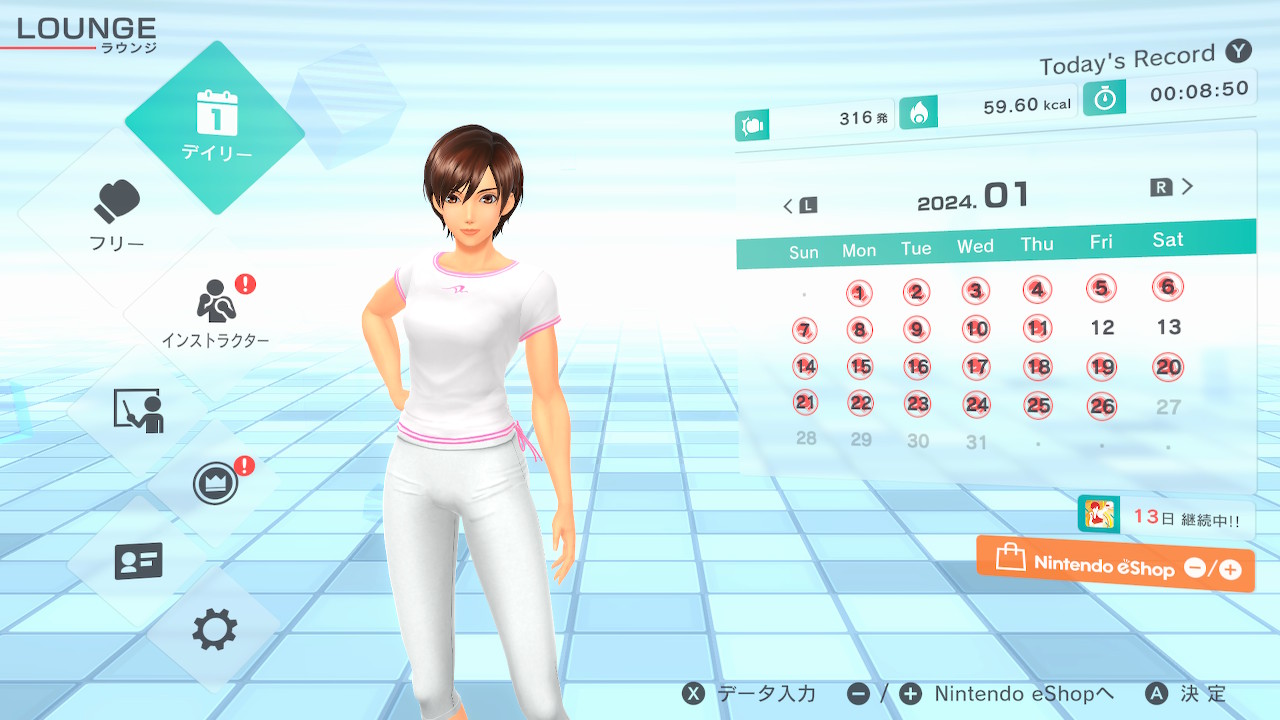
Task: Select the フリー boxing glove menu
Action: point(118,215)
